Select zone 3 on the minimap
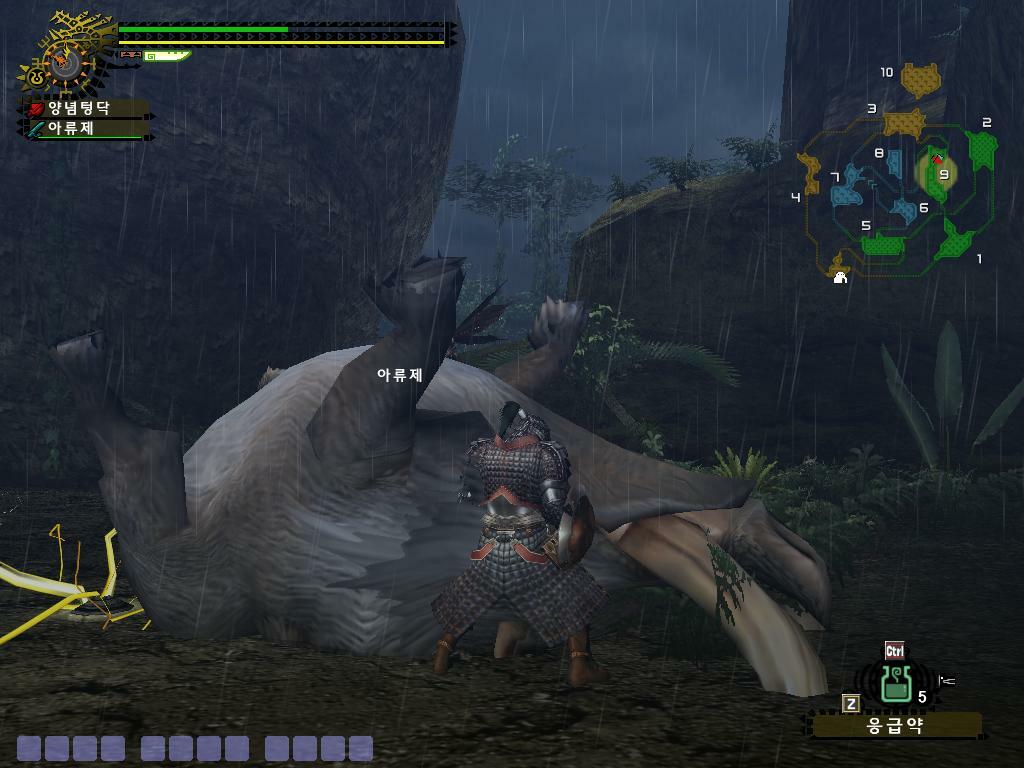The height and width of the screenshot is (768, 1024). click(904, 122)
